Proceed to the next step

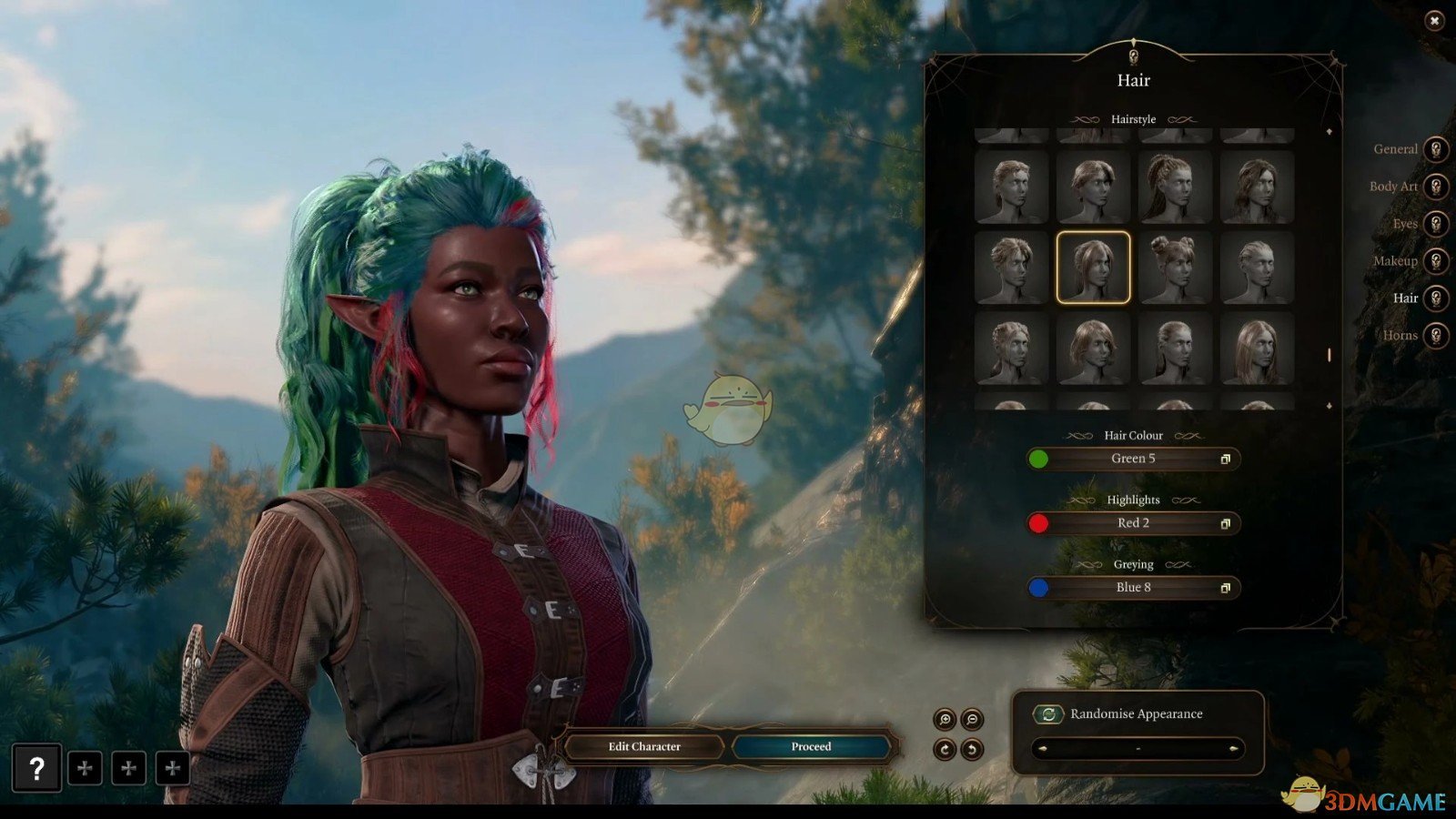[811, 747]
